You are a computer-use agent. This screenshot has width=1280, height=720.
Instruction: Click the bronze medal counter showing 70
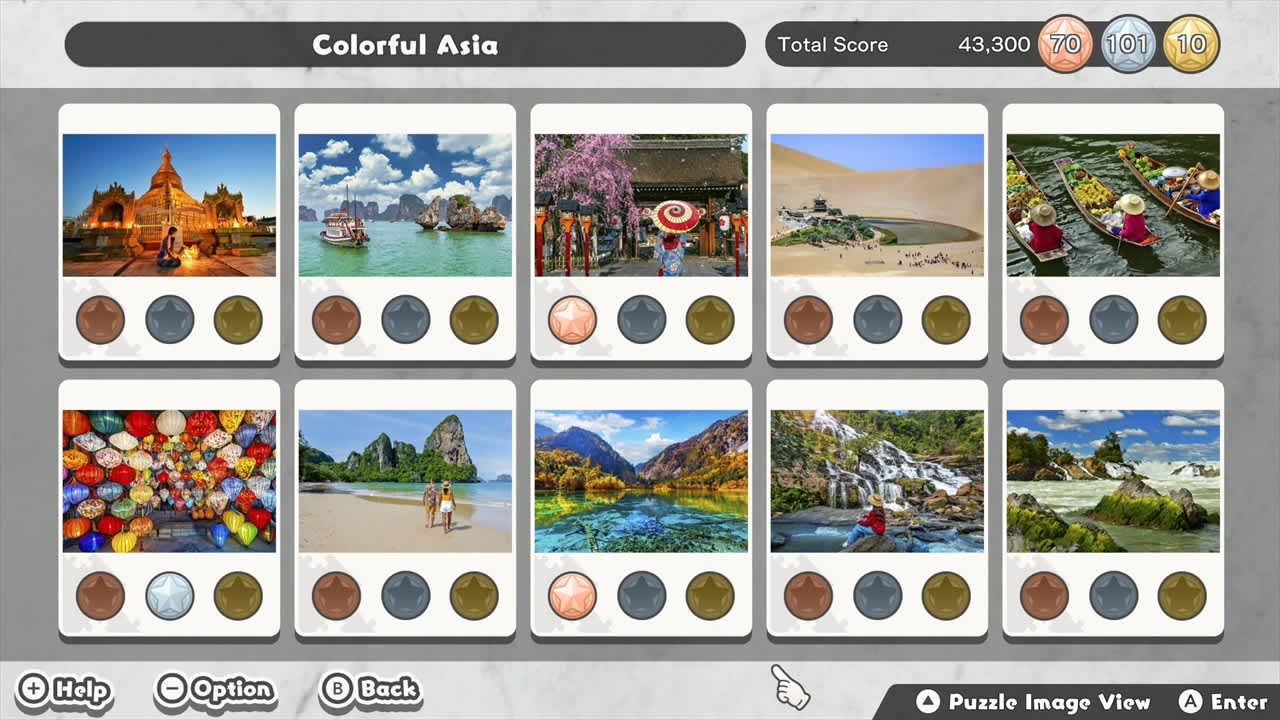coord(1063,44)
